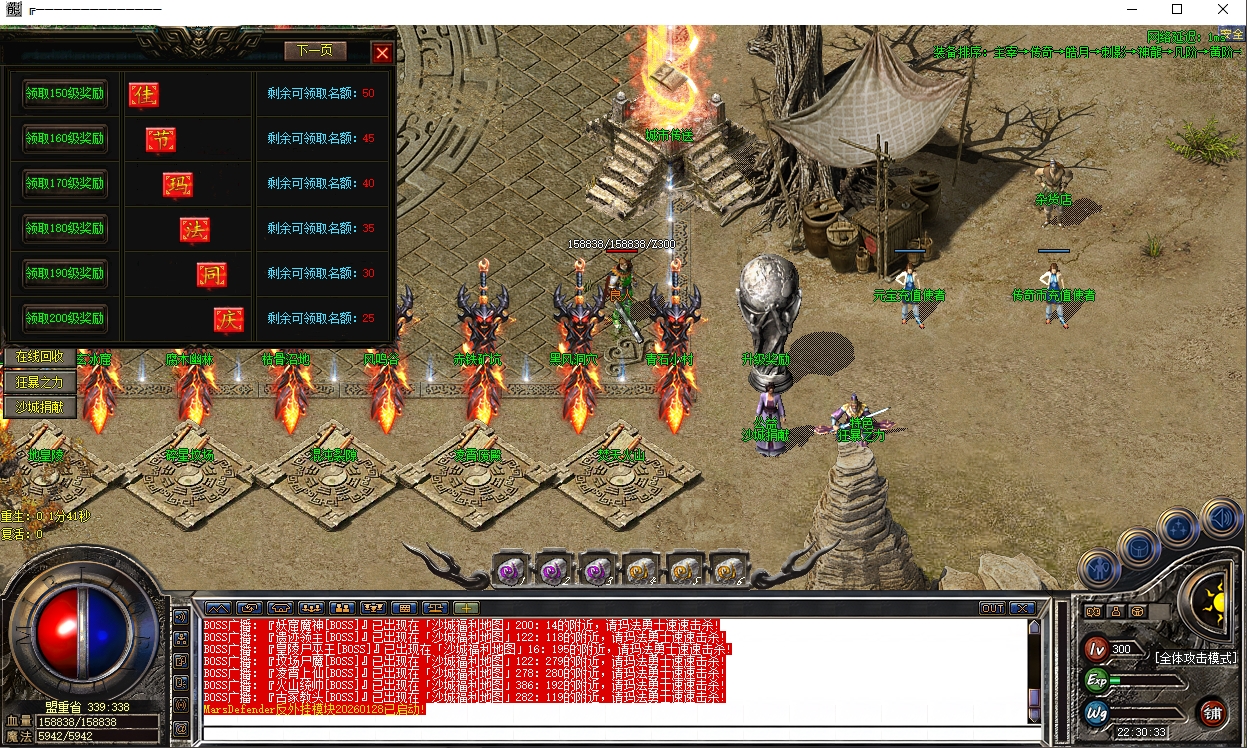This screenshot has width=1247, height=748.
Task: Claim the level 160 reward (领取160级奖励)
Action: 65,139
